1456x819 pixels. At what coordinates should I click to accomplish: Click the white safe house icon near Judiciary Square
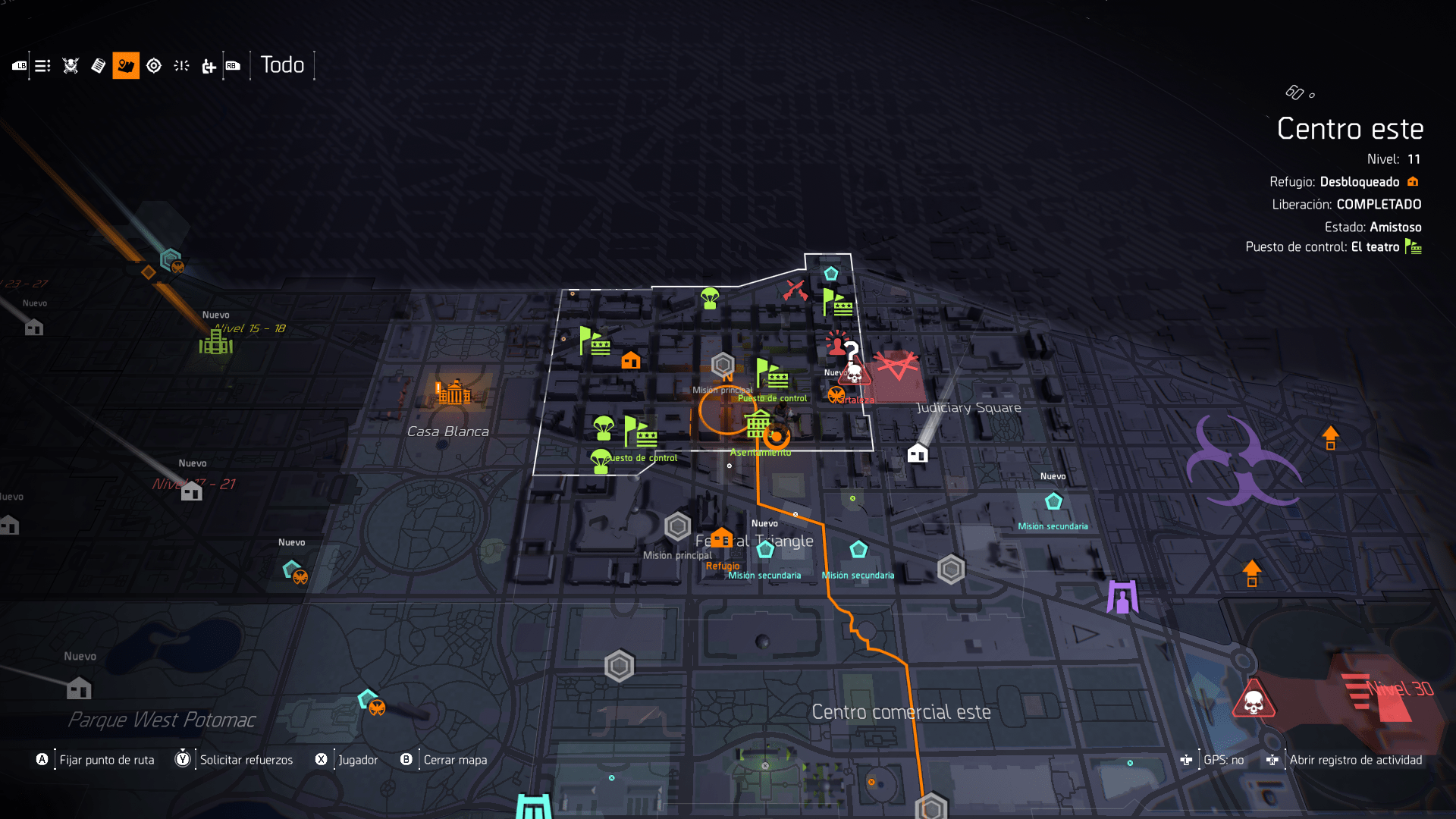pos(917,453)
